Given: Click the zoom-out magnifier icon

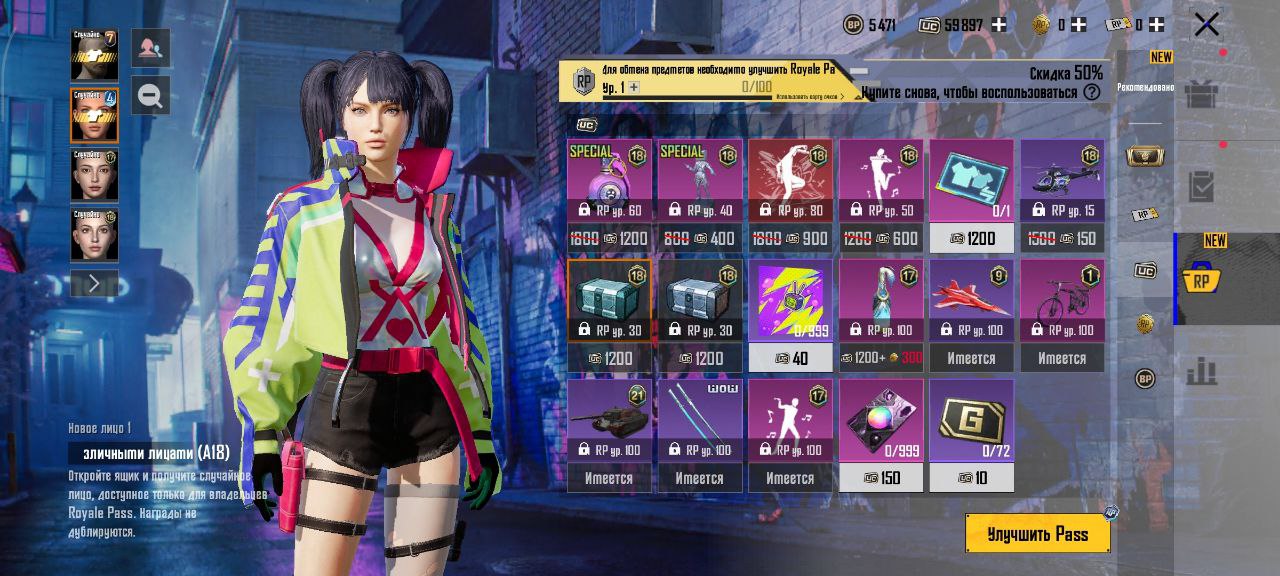Looking at the screenshot, I should tap(150, 95).
